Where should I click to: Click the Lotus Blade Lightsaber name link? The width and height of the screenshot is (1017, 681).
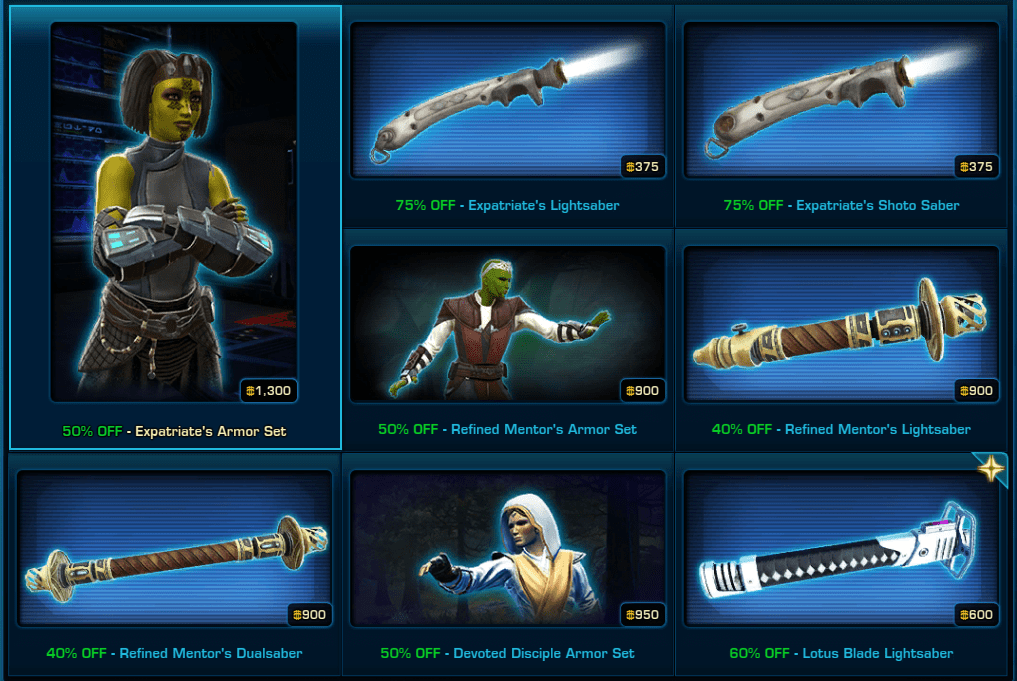pyautogui.click(x=877, y=653)
